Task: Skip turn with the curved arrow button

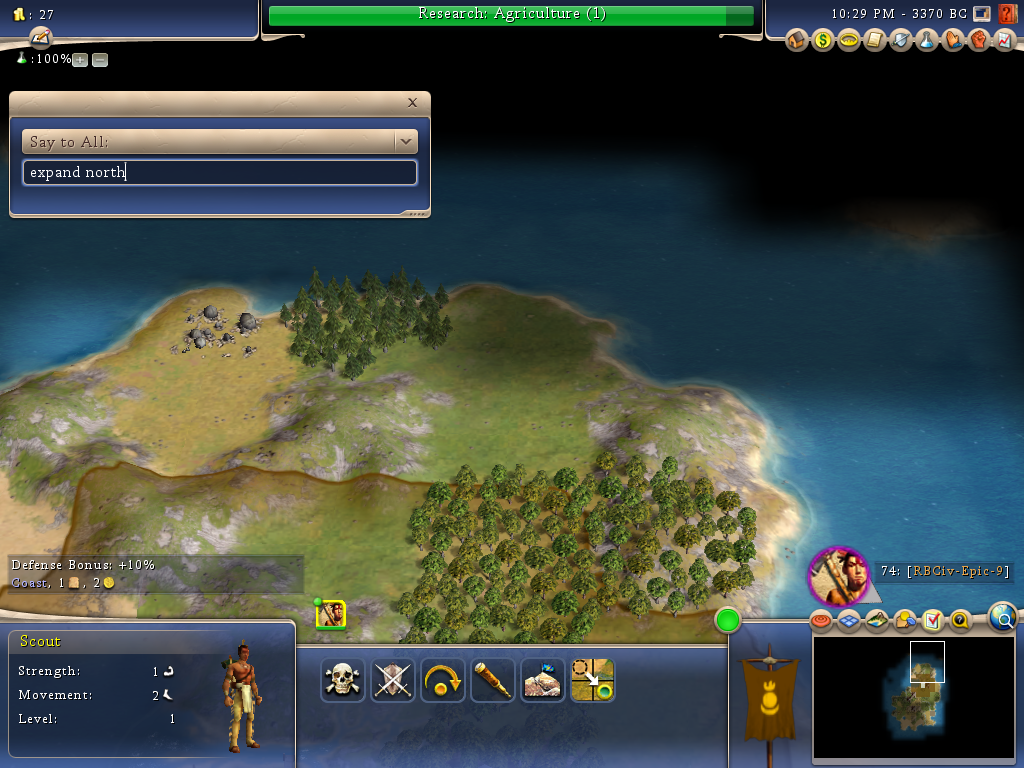Action: [443, 680]
